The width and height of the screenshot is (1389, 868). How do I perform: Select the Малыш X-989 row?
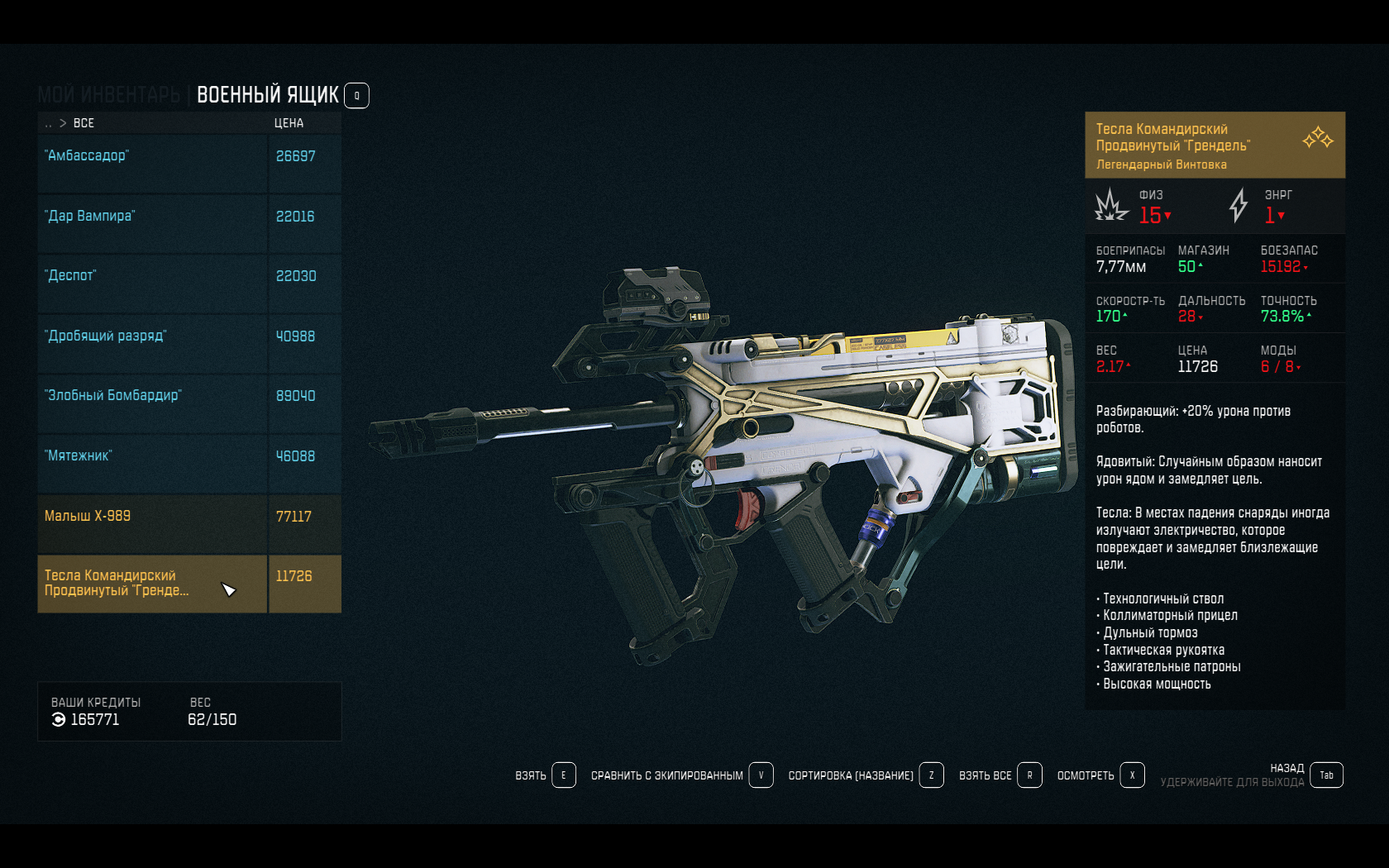(x=152, y=523)
